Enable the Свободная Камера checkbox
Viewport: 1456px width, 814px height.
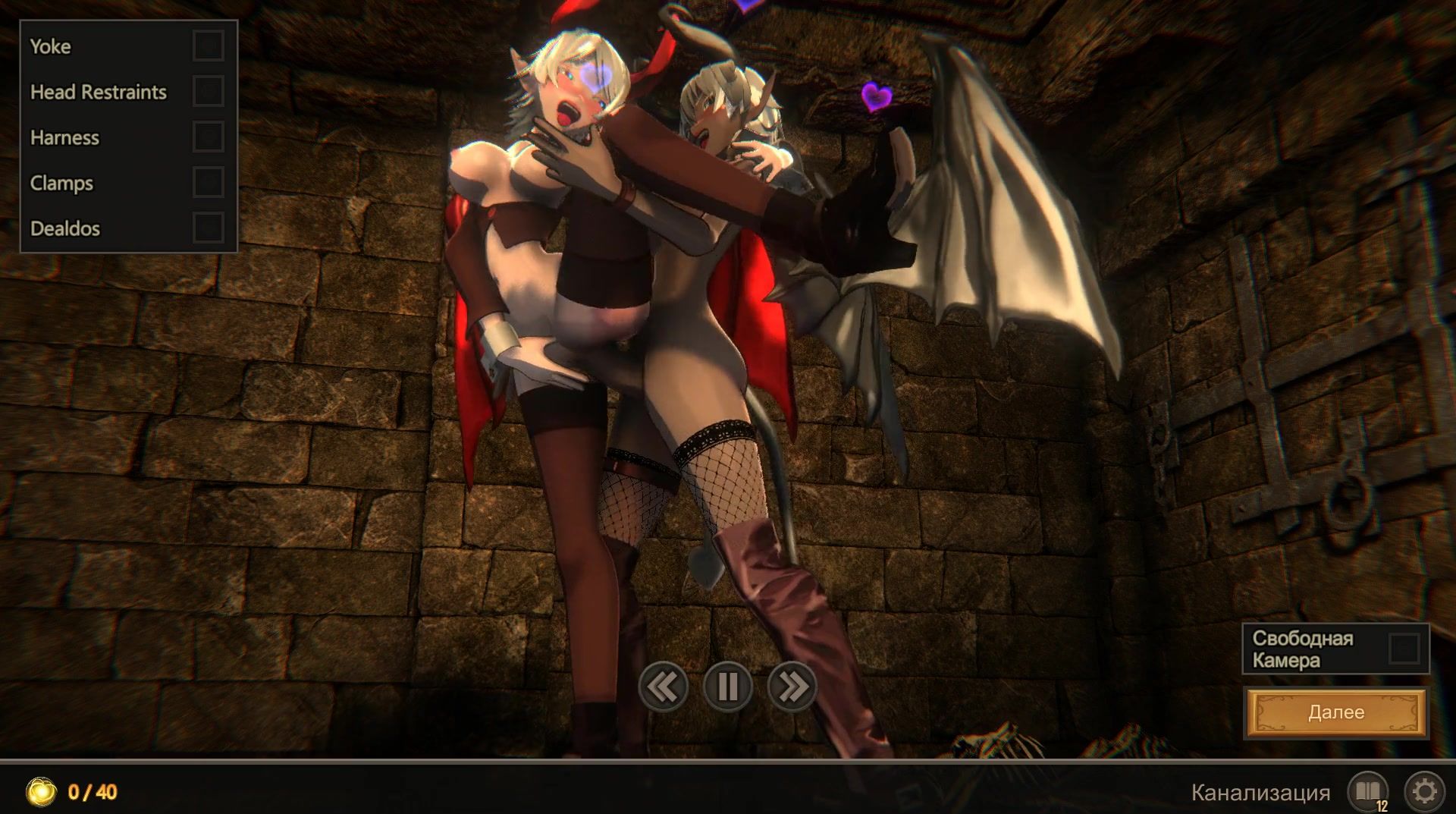point(1404,649)
